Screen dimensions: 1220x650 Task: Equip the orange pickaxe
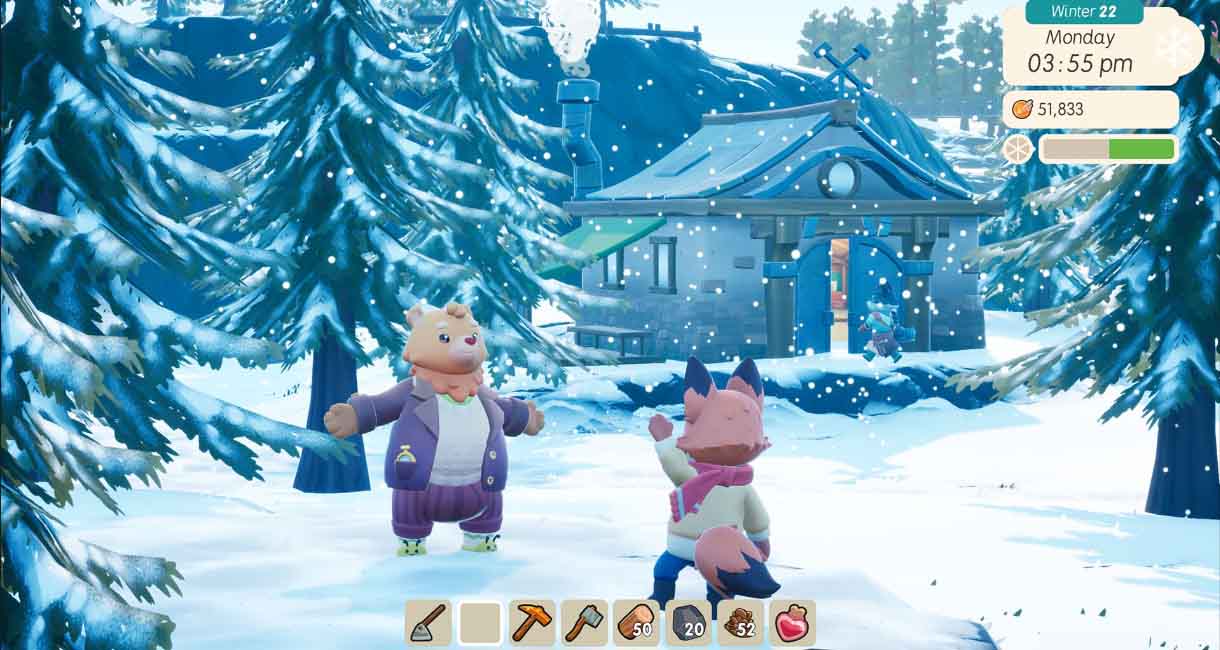[x=532, y=622]
